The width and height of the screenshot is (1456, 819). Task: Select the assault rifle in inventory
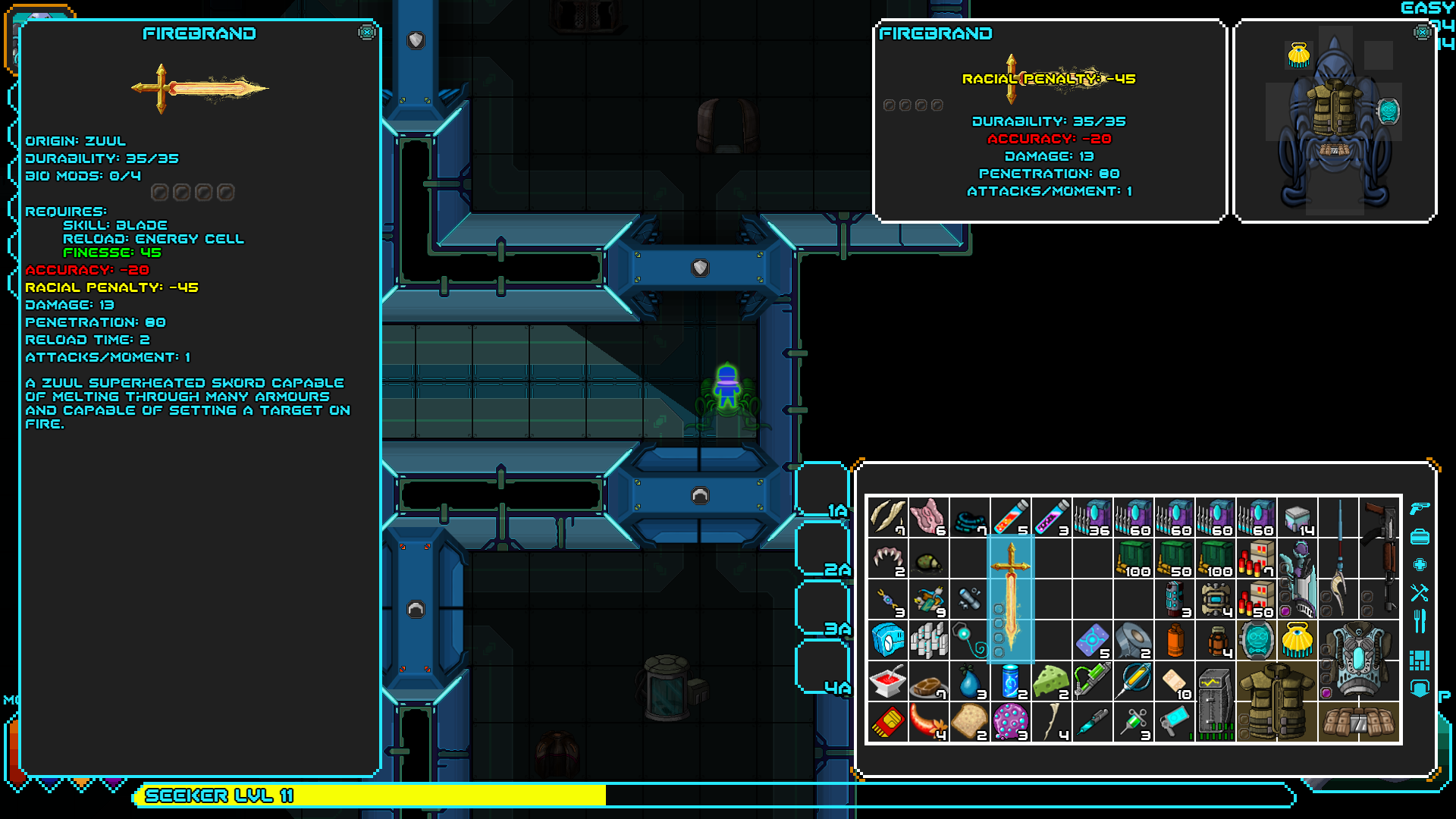click(x=1379, y=557)
